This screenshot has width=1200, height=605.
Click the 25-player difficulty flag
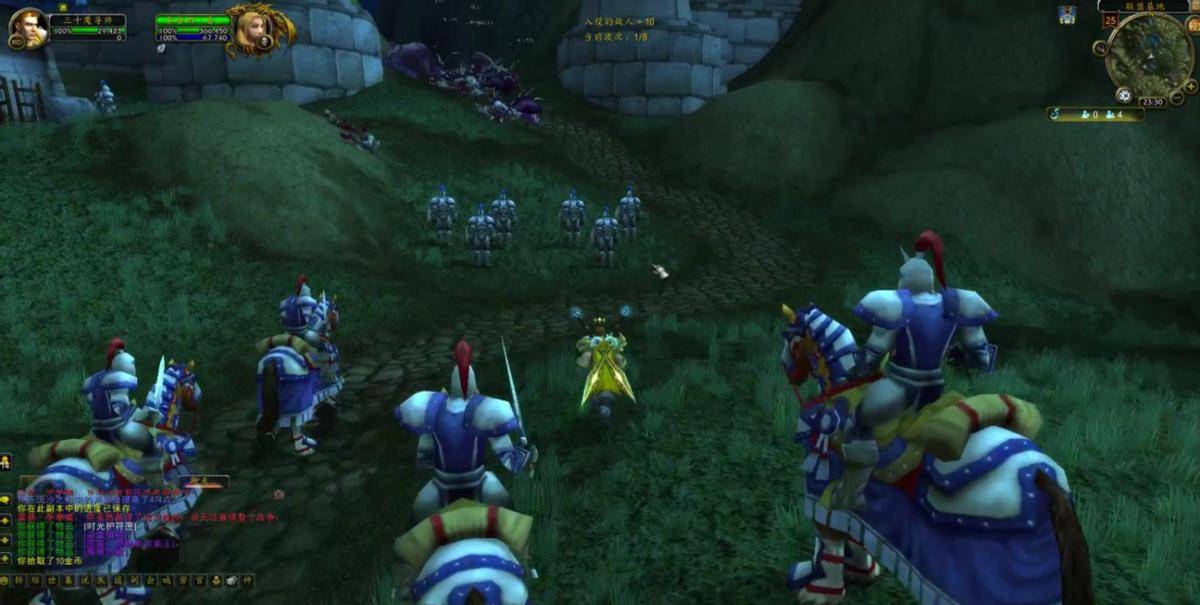coord(1110,20)
